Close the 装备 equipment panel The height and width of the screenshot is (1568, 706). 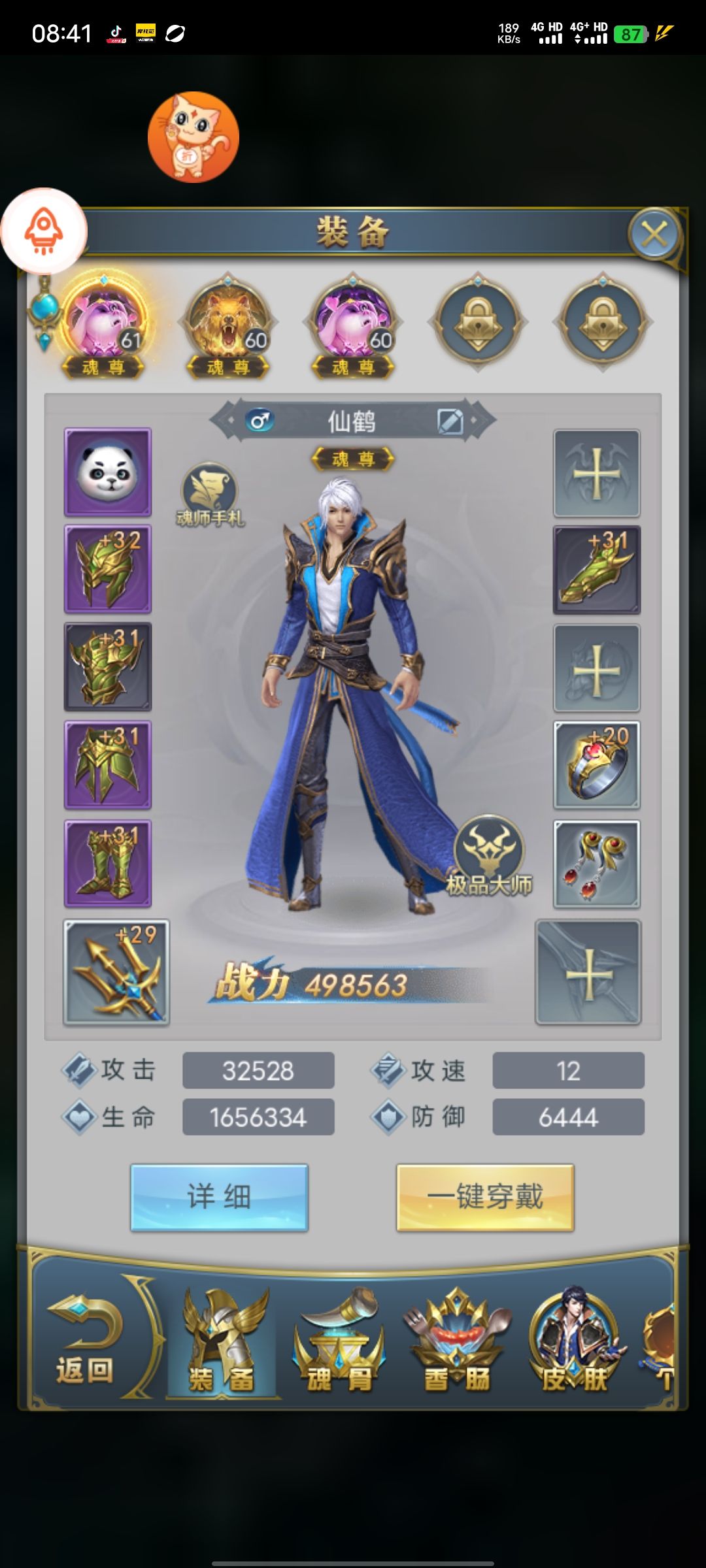click(654, 233)
